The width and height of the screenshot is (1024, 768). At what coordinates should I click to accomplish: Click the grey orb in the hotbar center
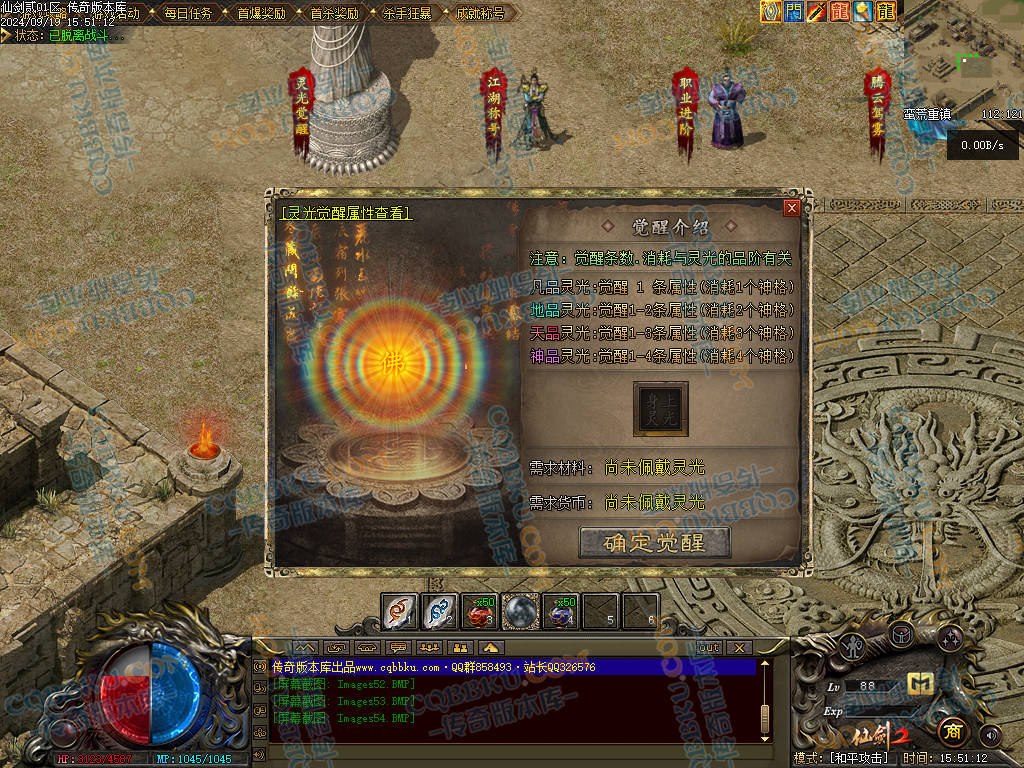click(x=520, y=611)
